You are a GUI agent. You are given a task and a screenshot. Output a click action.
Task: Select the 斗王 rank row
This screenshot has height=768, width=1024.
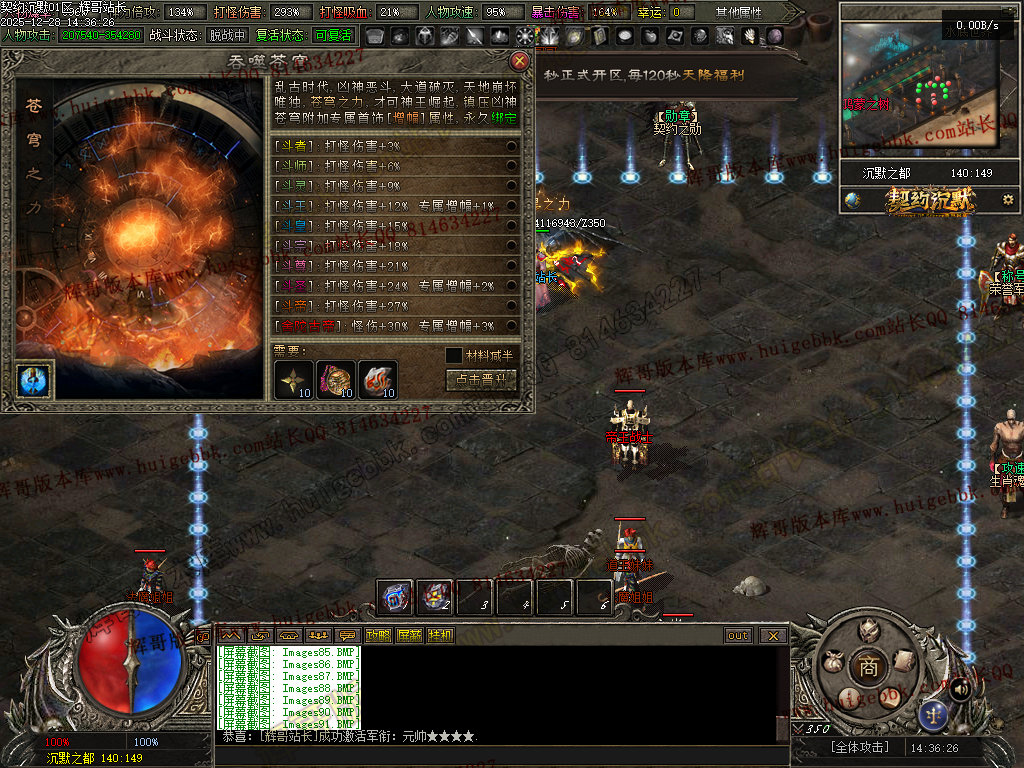(396, 206)
